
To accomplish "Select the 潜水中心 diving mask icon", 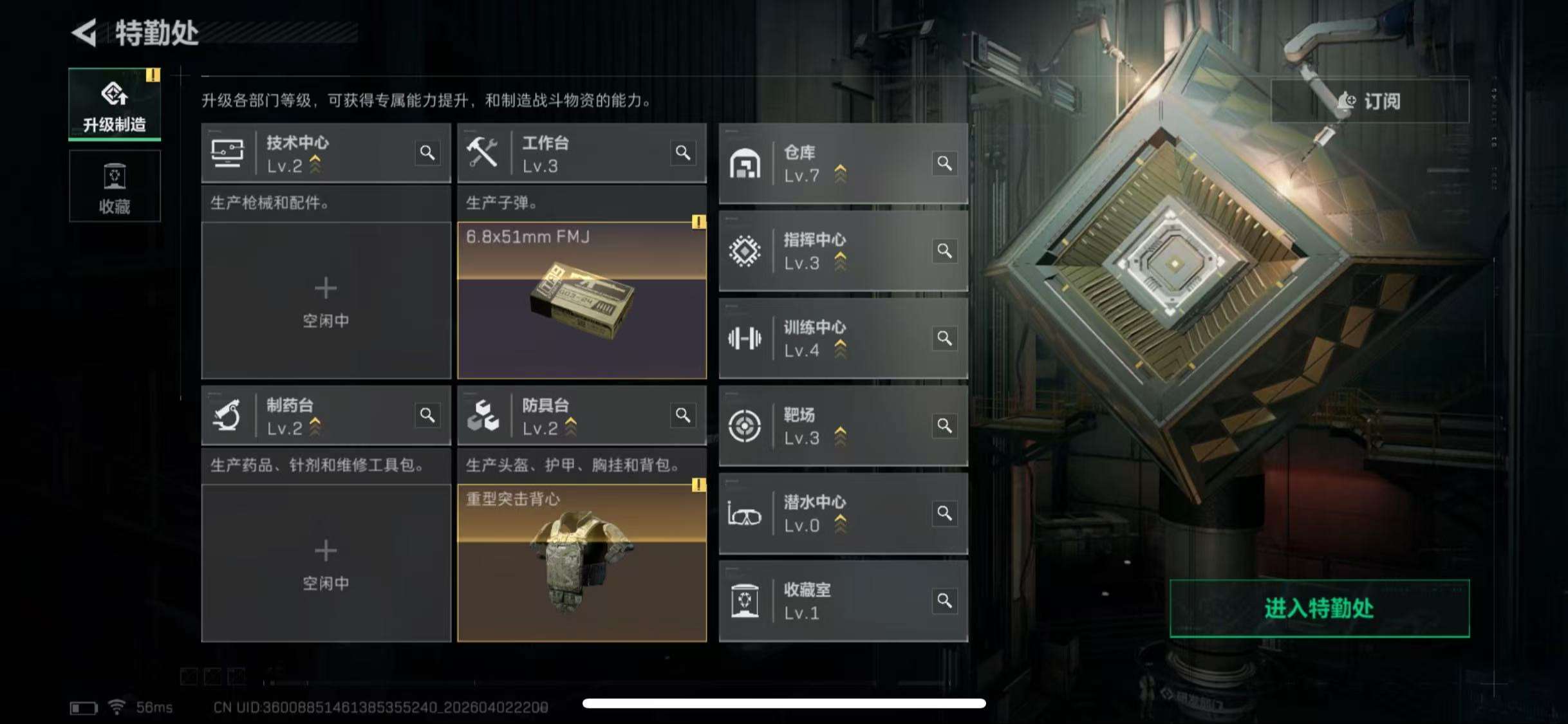I will click(x=747, y=514).
